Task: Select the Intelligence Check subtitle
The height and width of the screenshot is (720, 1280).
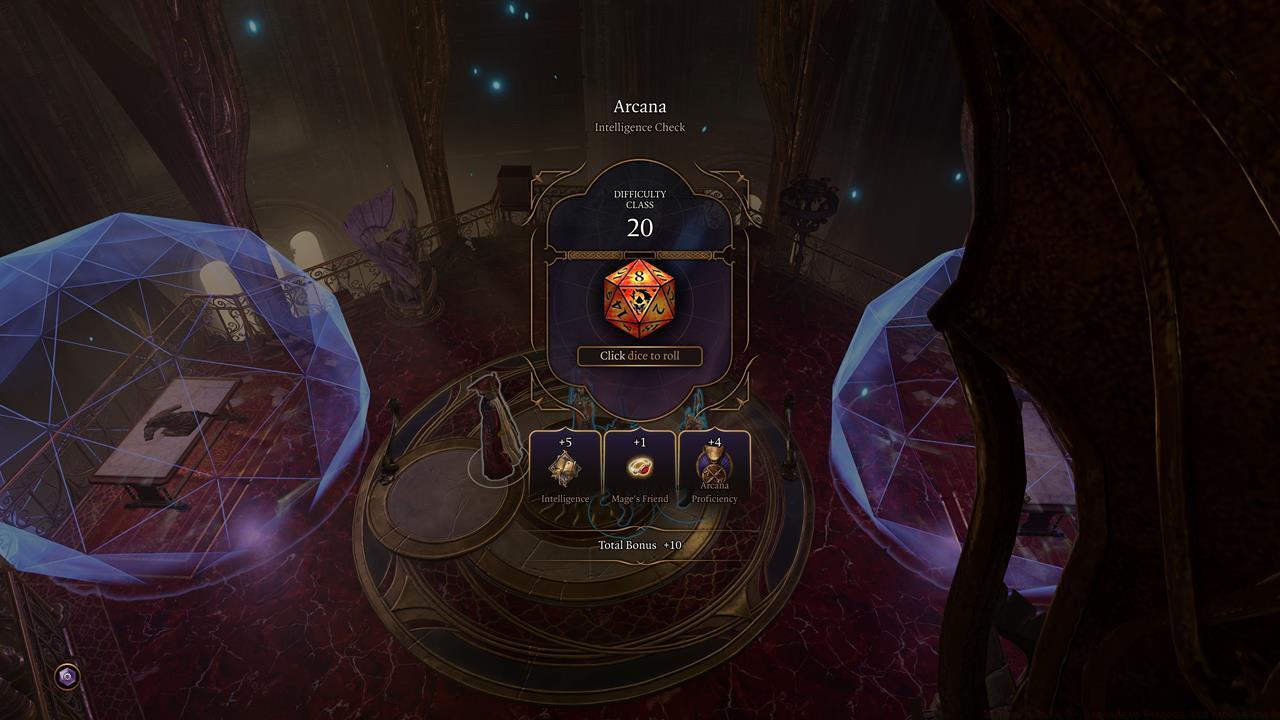Action: 640,127
